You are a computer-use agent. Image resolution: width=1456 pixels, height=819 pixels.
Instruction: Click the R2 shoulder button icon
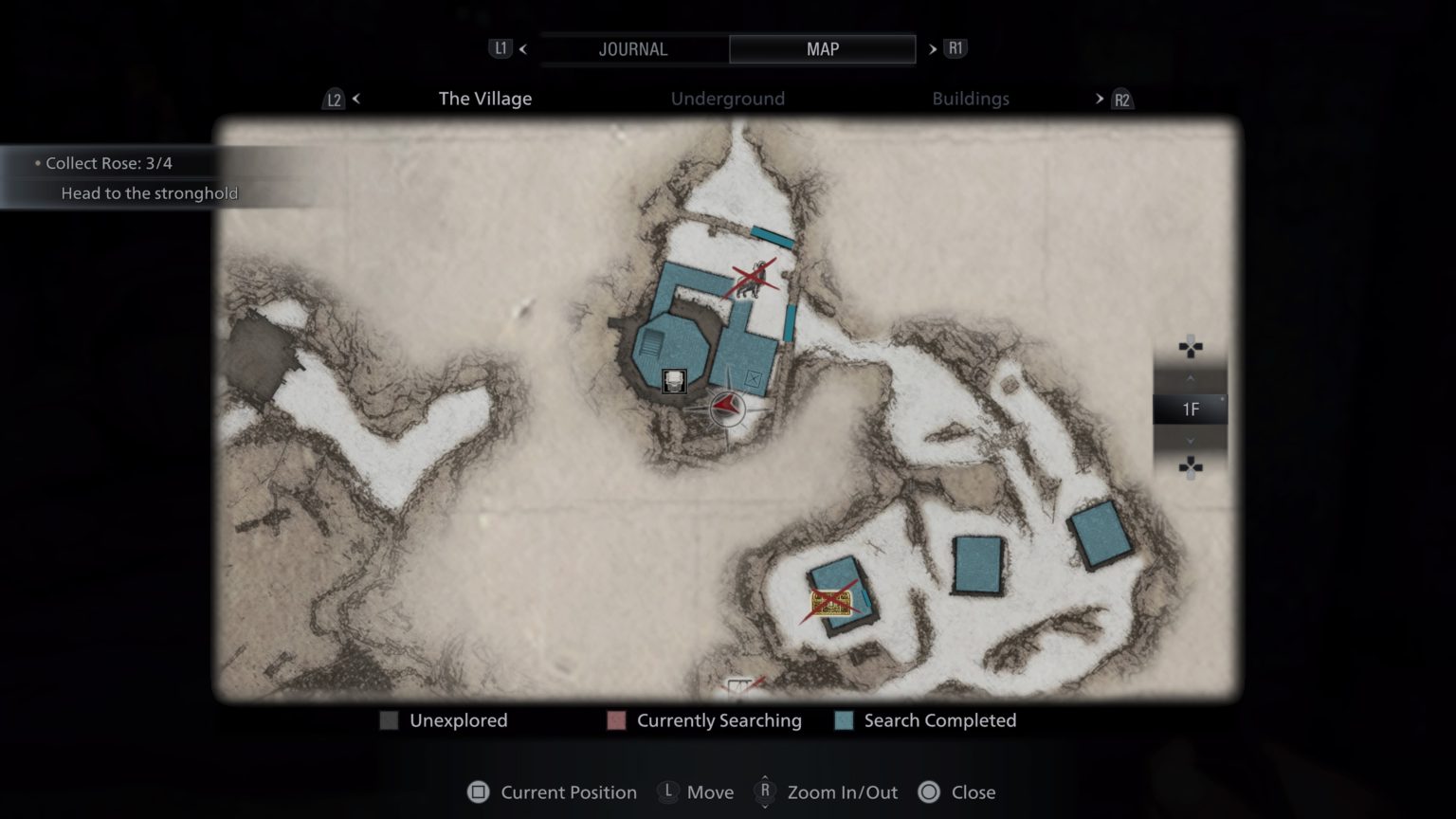point(1121,99)
